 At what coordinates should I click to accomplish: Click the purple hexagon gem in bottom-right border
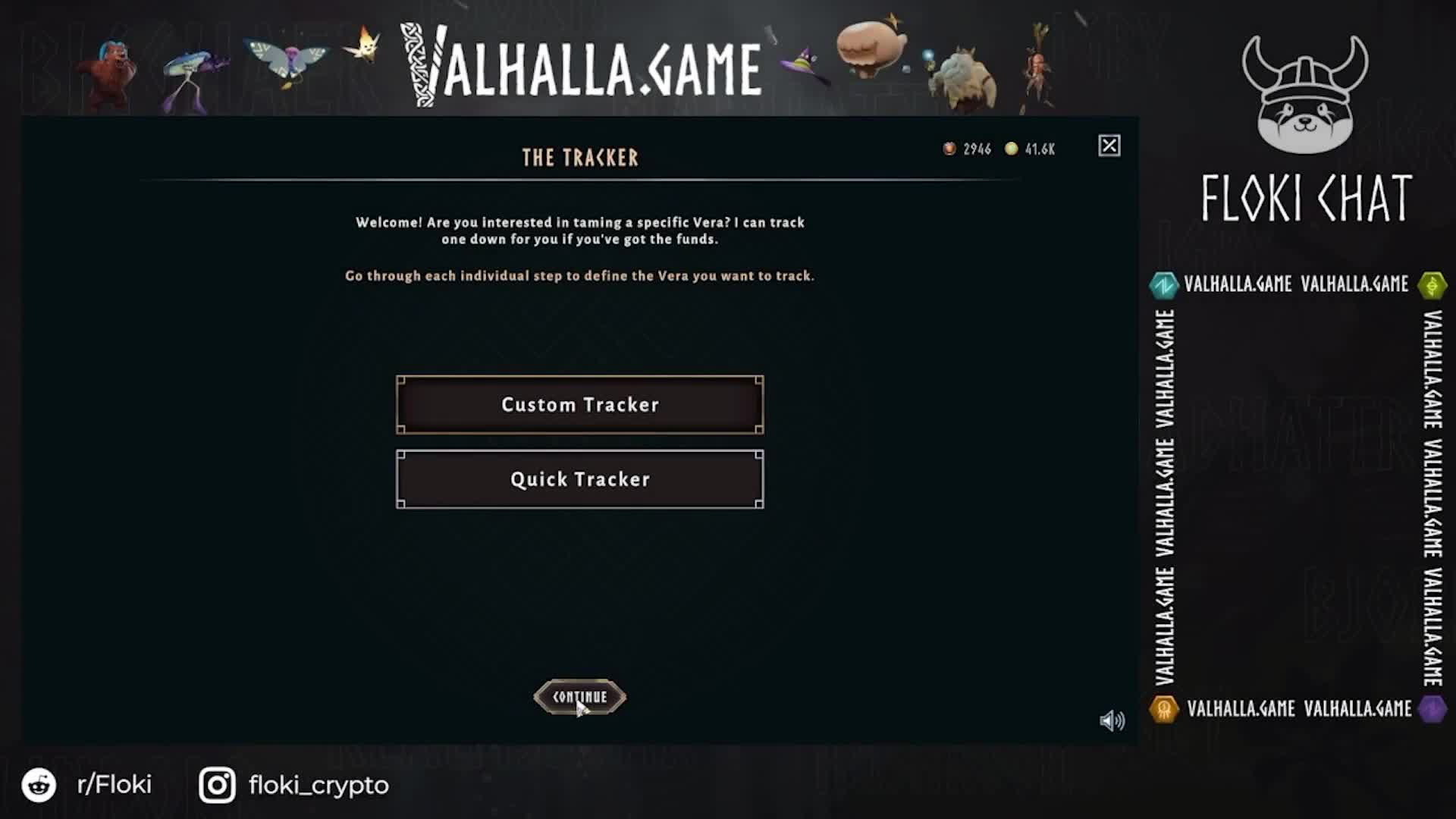(x=1432, y=710)
